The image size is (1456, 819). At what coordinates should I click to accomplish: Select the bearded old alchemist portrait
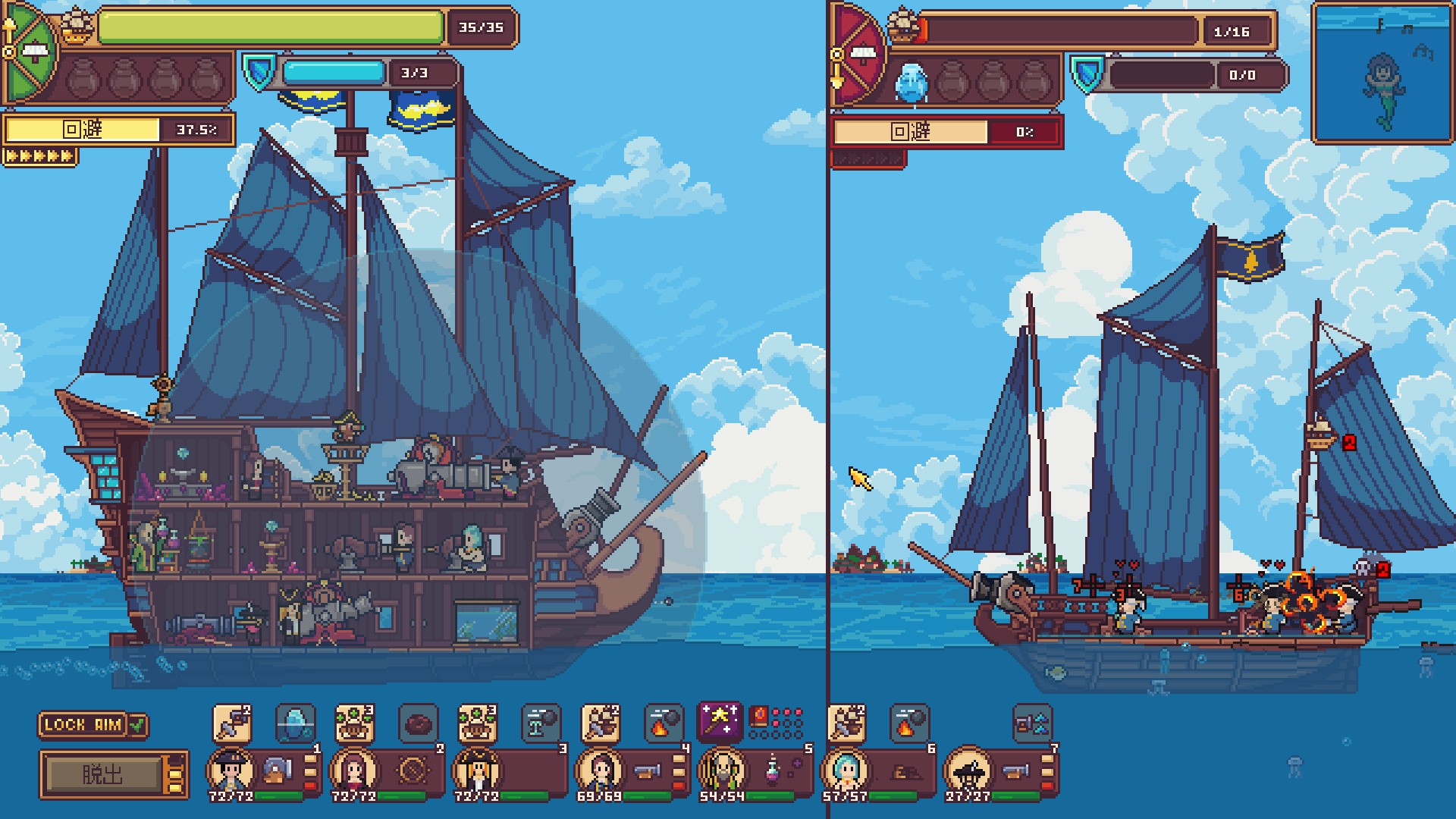pyautogui.click(x=722, y=769)
